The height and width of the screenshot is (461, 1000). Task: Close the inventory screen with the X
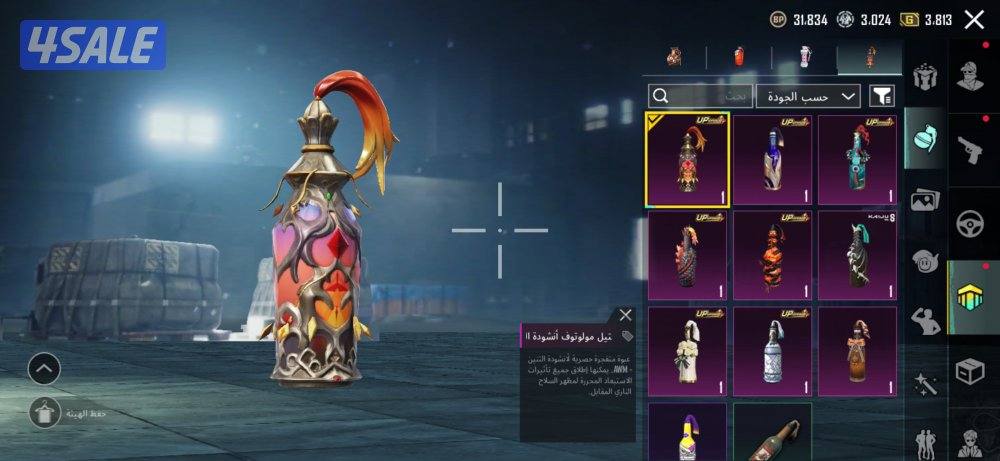click(x=974, y=19)
